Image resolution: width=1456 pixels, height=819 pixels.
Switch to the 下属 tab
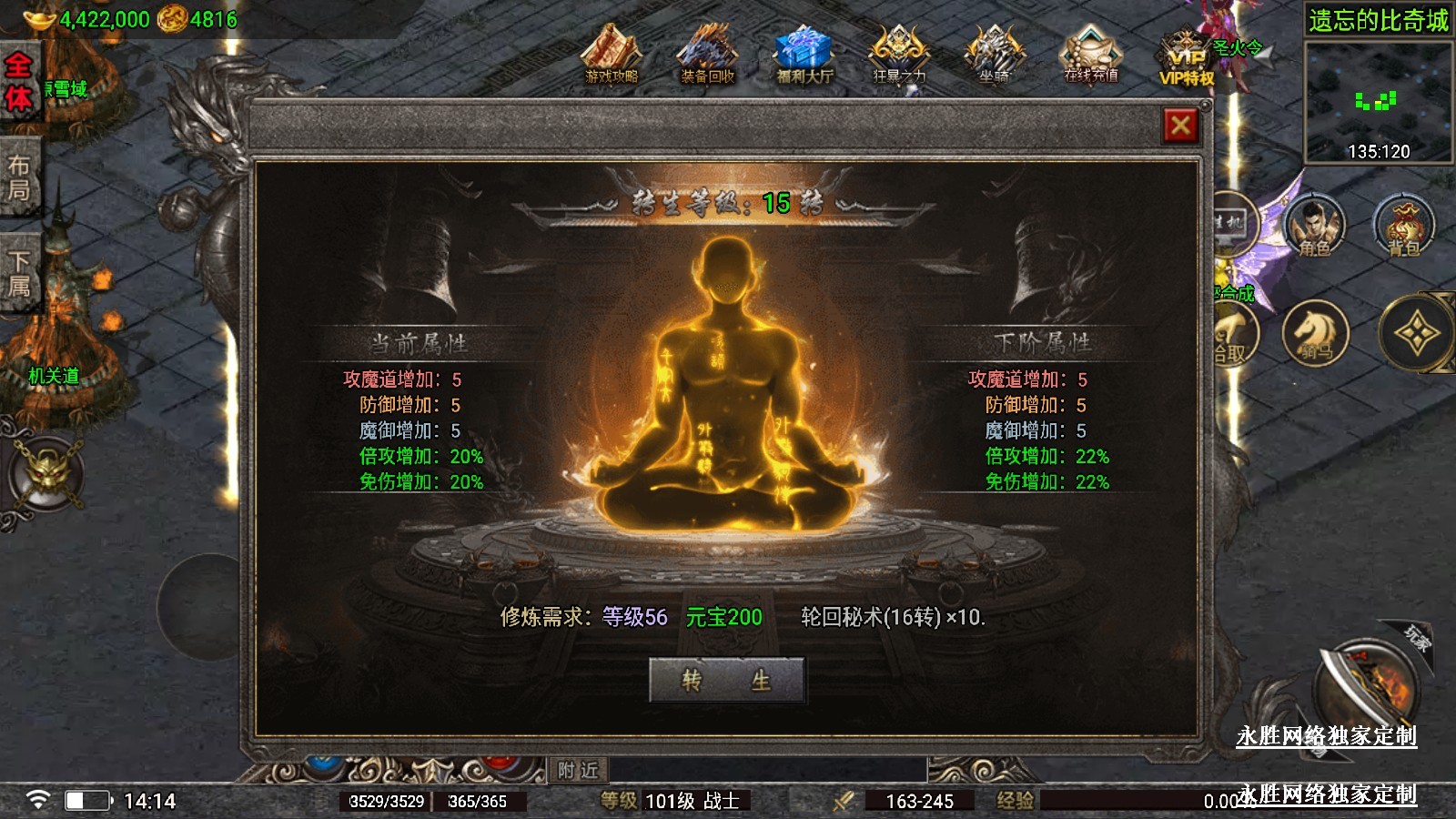point(19,273)
